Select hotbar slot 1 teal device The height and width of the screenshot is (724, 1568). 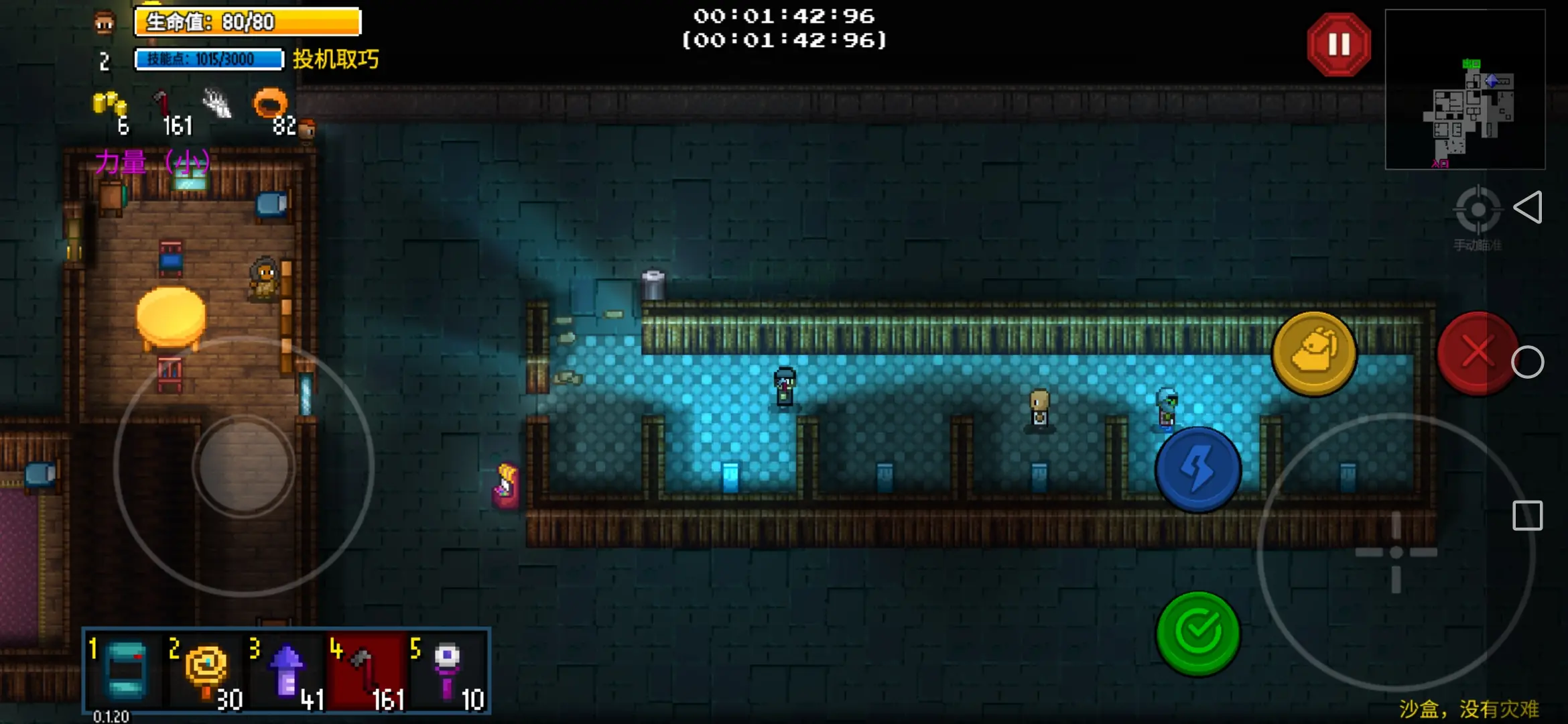(125, 671)
